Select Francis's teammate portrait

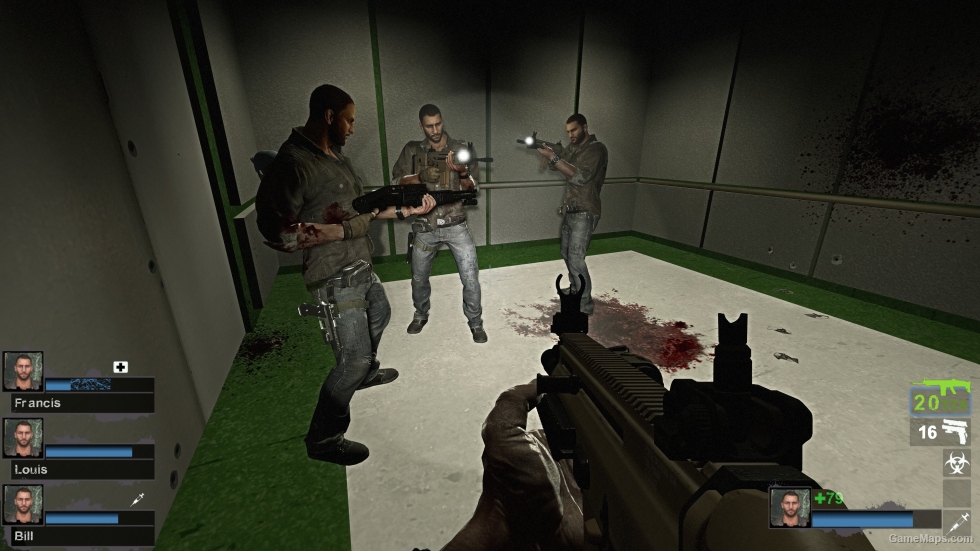[23, 371]
